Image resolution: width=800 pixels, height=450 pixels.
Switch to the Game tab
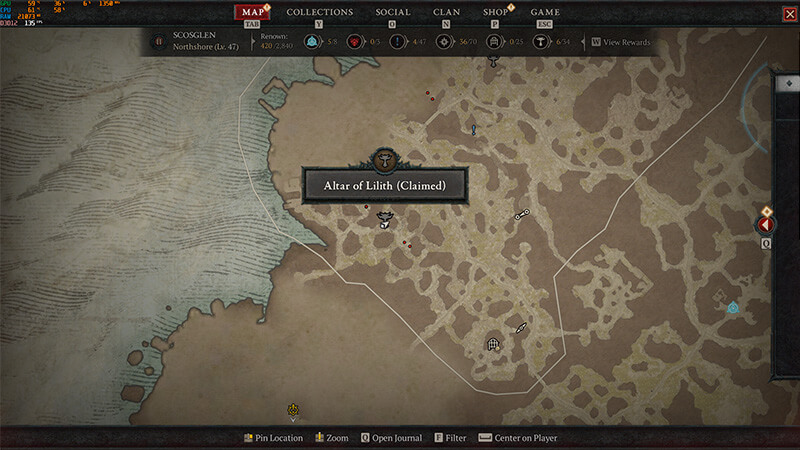tap(545, 12)
